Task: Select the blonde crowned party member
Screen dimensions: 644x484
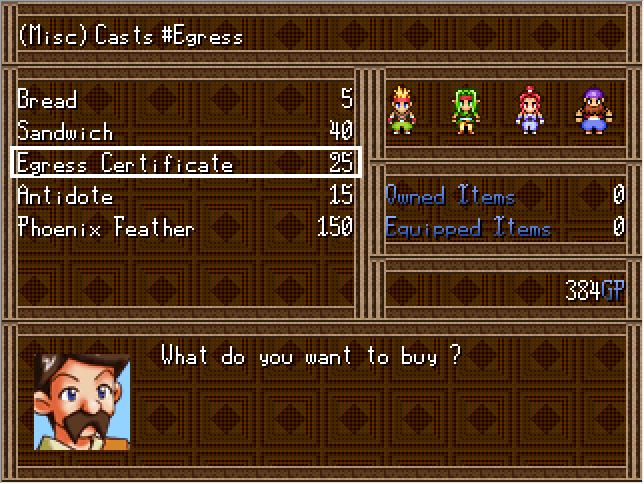Action: tap(402, 109)
